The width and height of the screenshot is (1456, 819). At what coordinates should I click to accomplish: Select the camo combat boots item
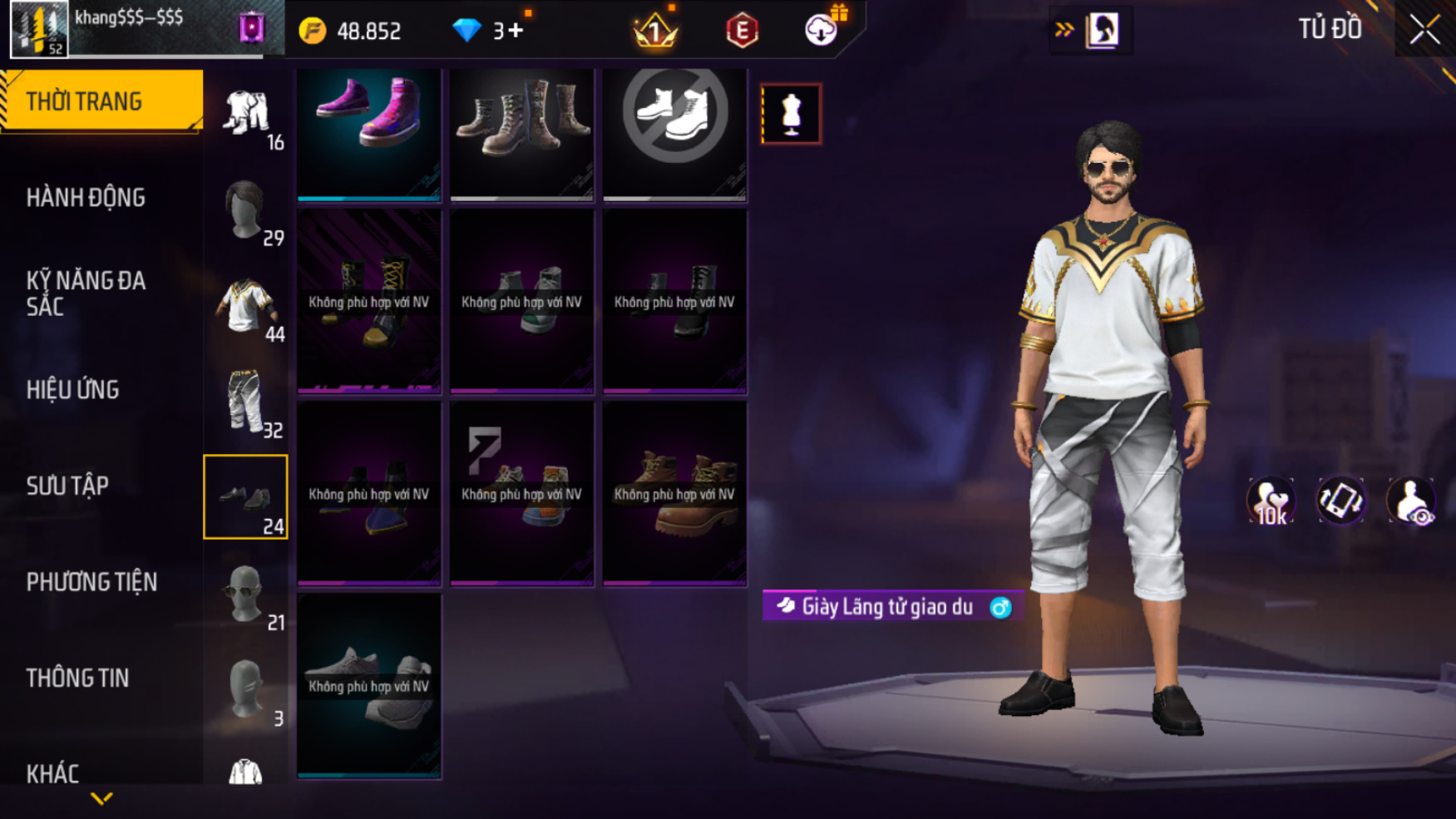coord(521,133)
